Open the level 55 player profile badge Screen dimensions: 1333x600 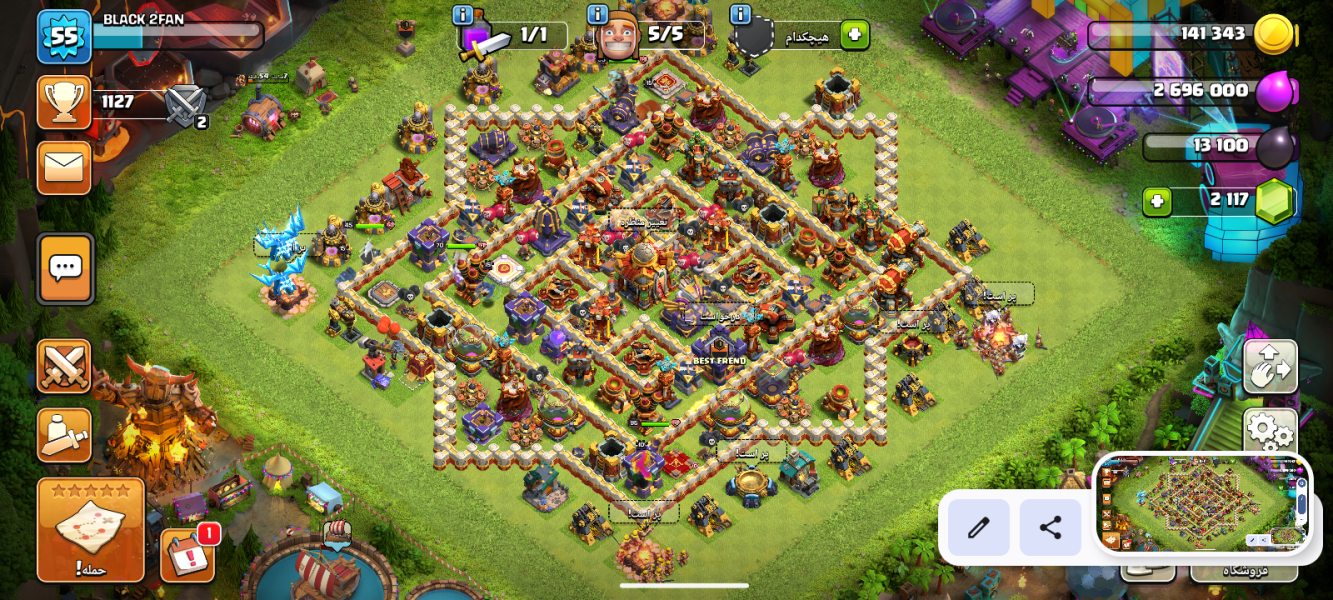pos(64,37)
